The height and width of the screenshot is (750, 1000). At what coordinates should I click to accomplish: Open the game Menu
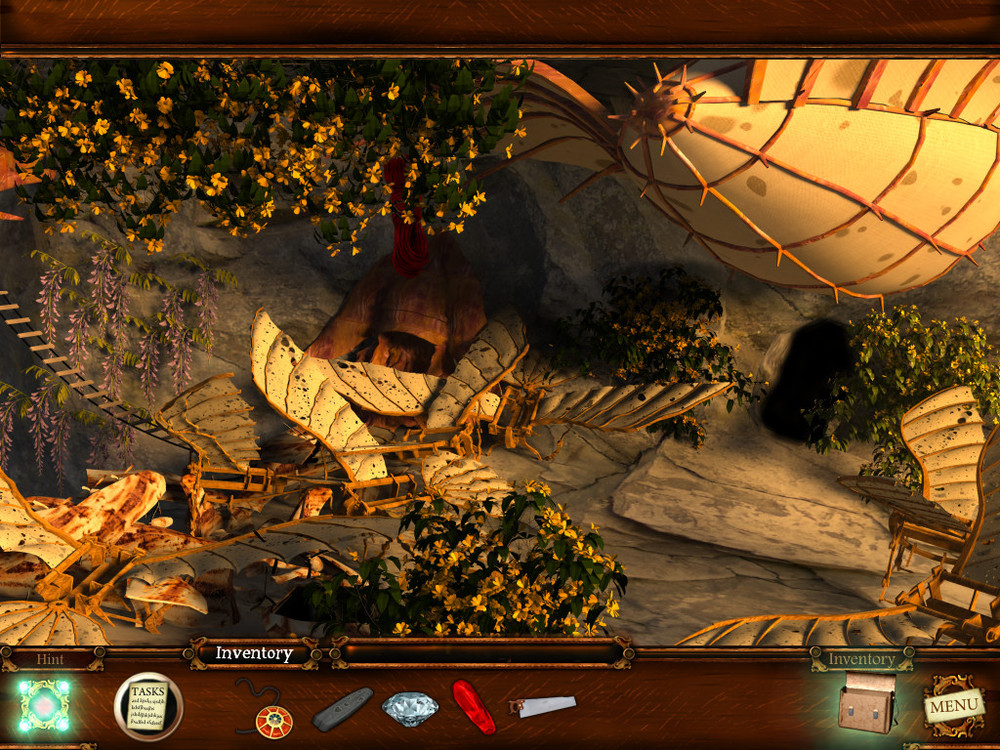pyautogui.click(x=951, y=708)
